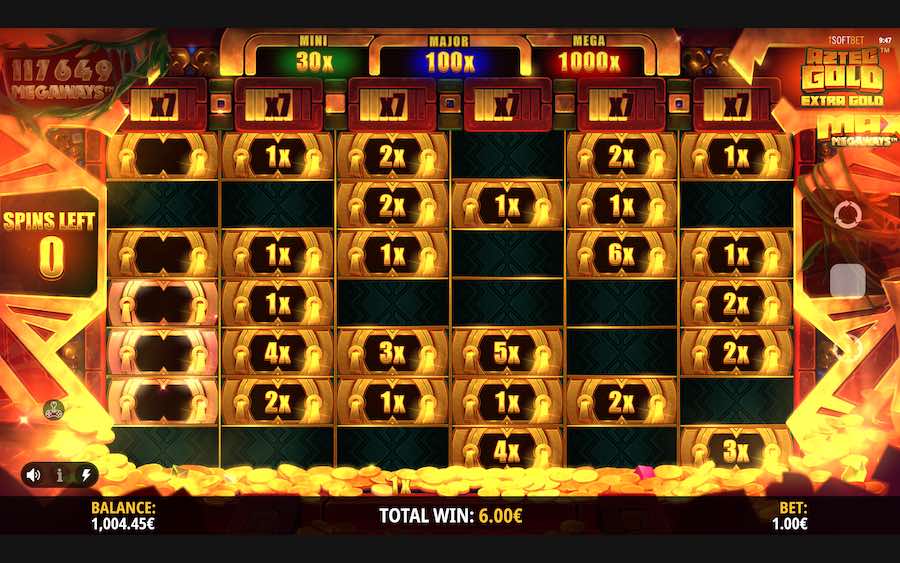Mute the game sound with the speaker icon
The height and width of the screenshot is (563, 900).
[34, 475]
